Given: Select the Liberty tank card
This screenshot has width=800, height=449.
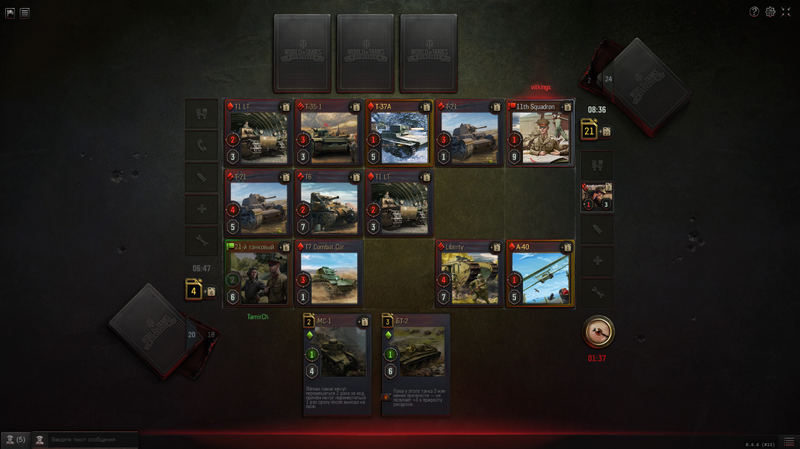Looking at the screenshot, I should pyautogui.click(x=469, y=273).
